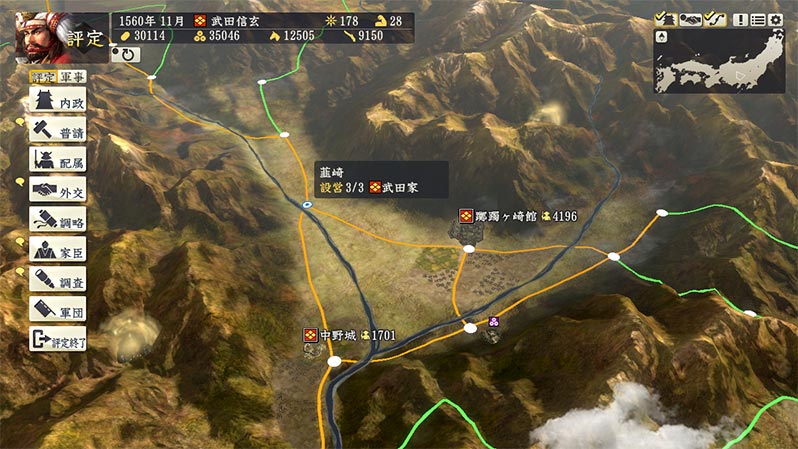This screenshot has height=449, width=798.
Task: End the council with 評定終了
Action: pos(57,339)
